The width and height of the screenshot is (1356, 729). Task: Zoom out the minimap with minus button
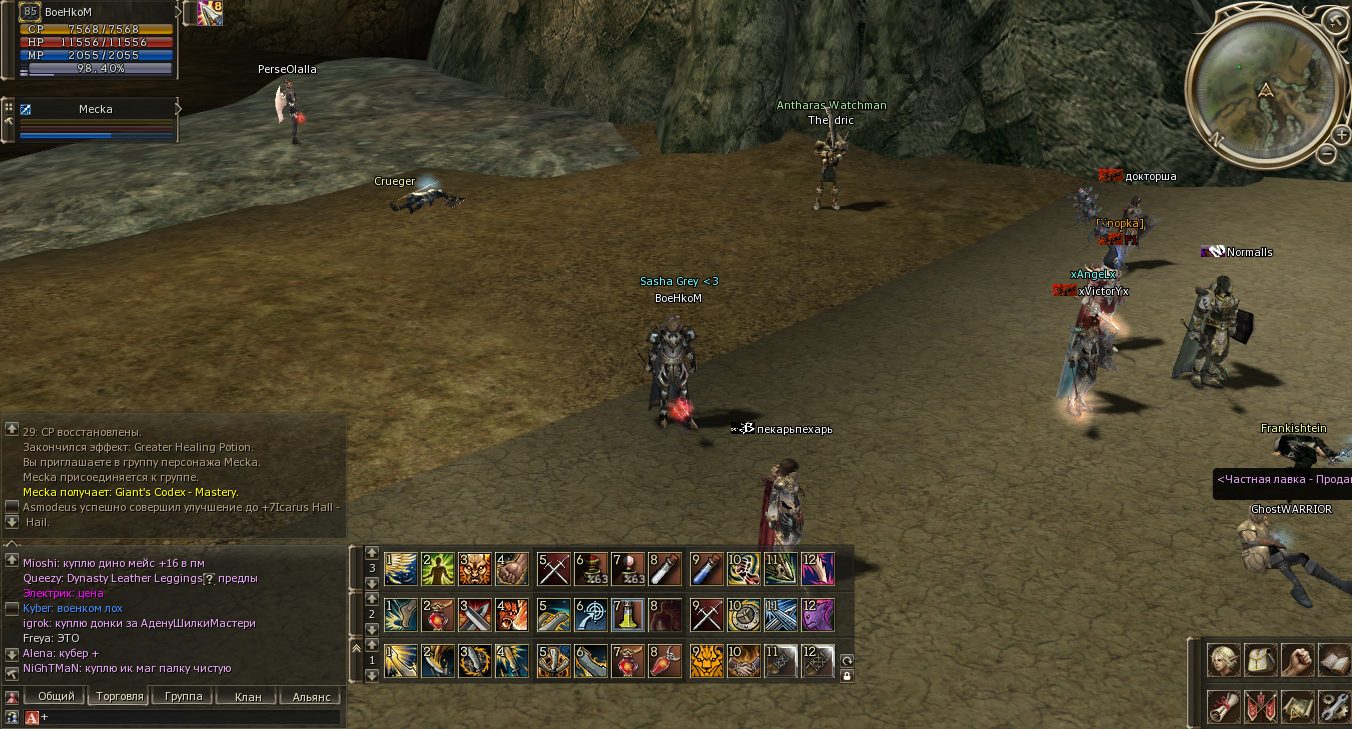1326,154
